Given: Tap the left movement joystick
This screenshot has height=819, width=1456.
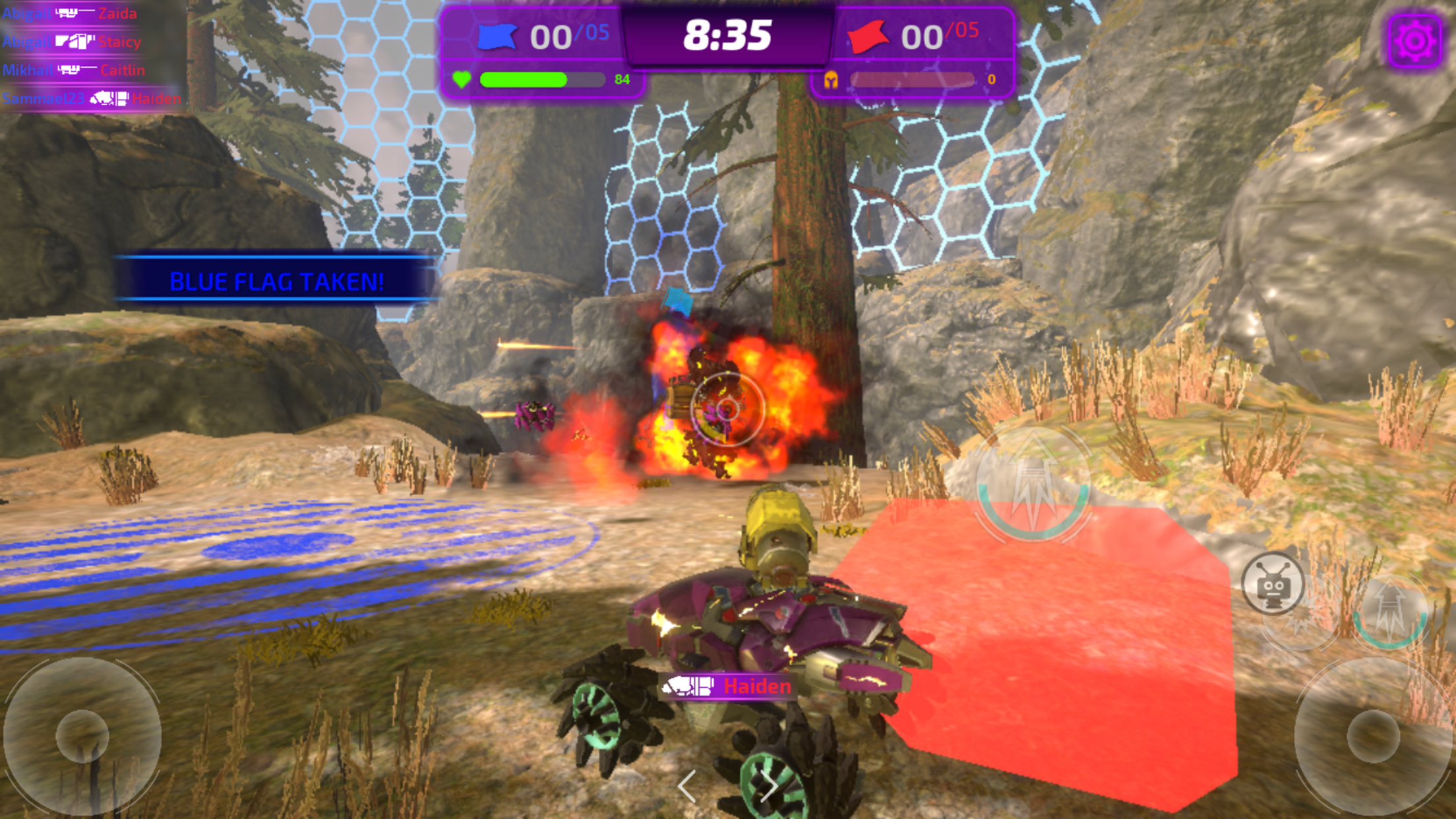Looking at the screenshot, I should click(82, 735).
